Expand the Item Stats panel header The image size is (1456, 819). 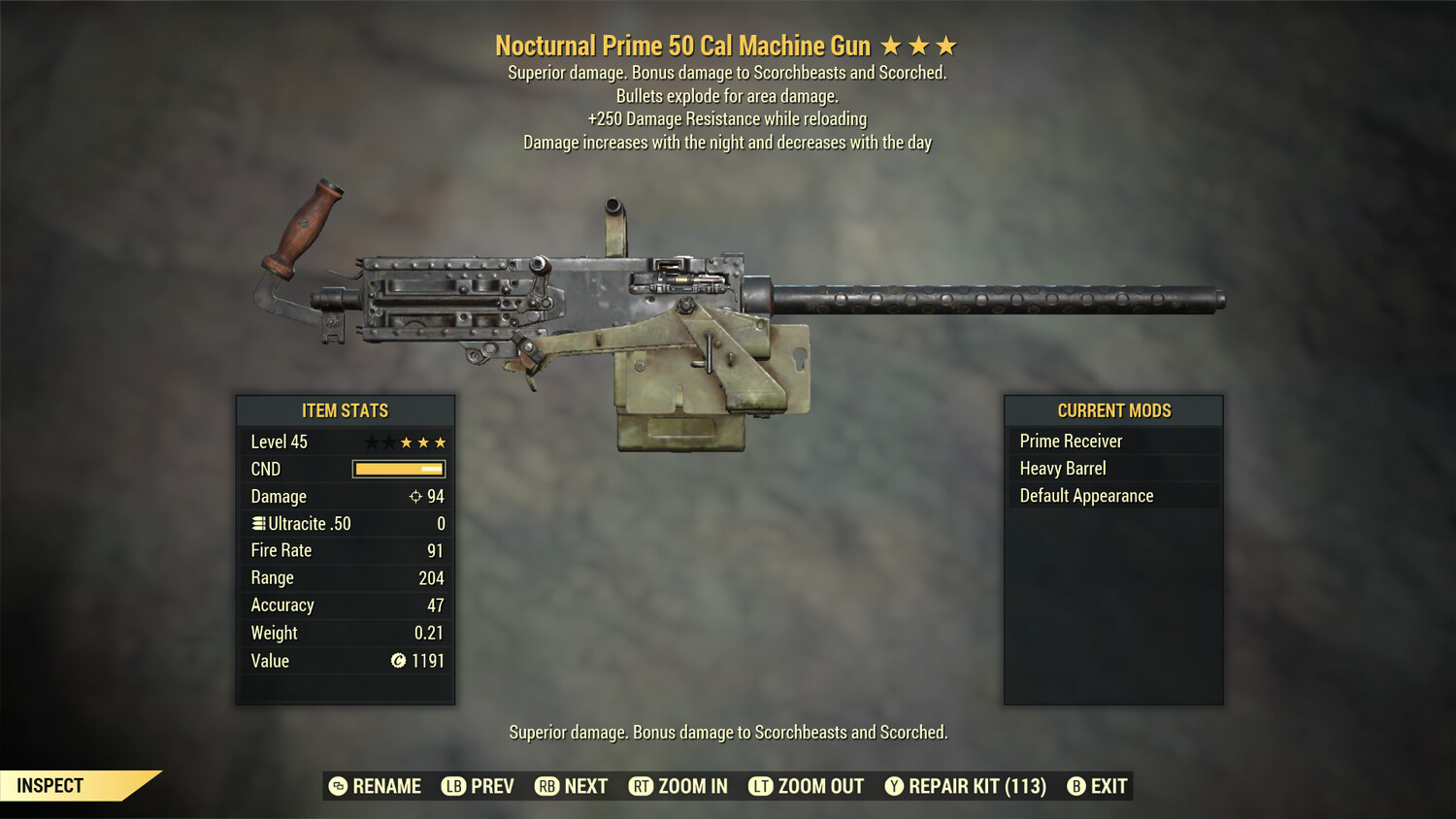(345, 410)
